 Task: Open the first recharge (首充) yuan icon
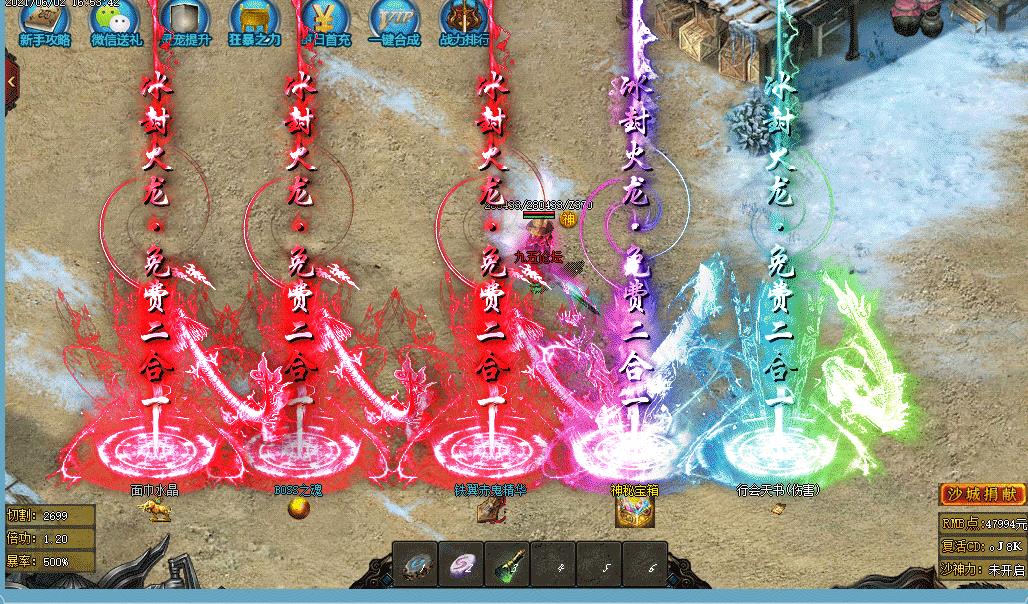tap(322, 20)
